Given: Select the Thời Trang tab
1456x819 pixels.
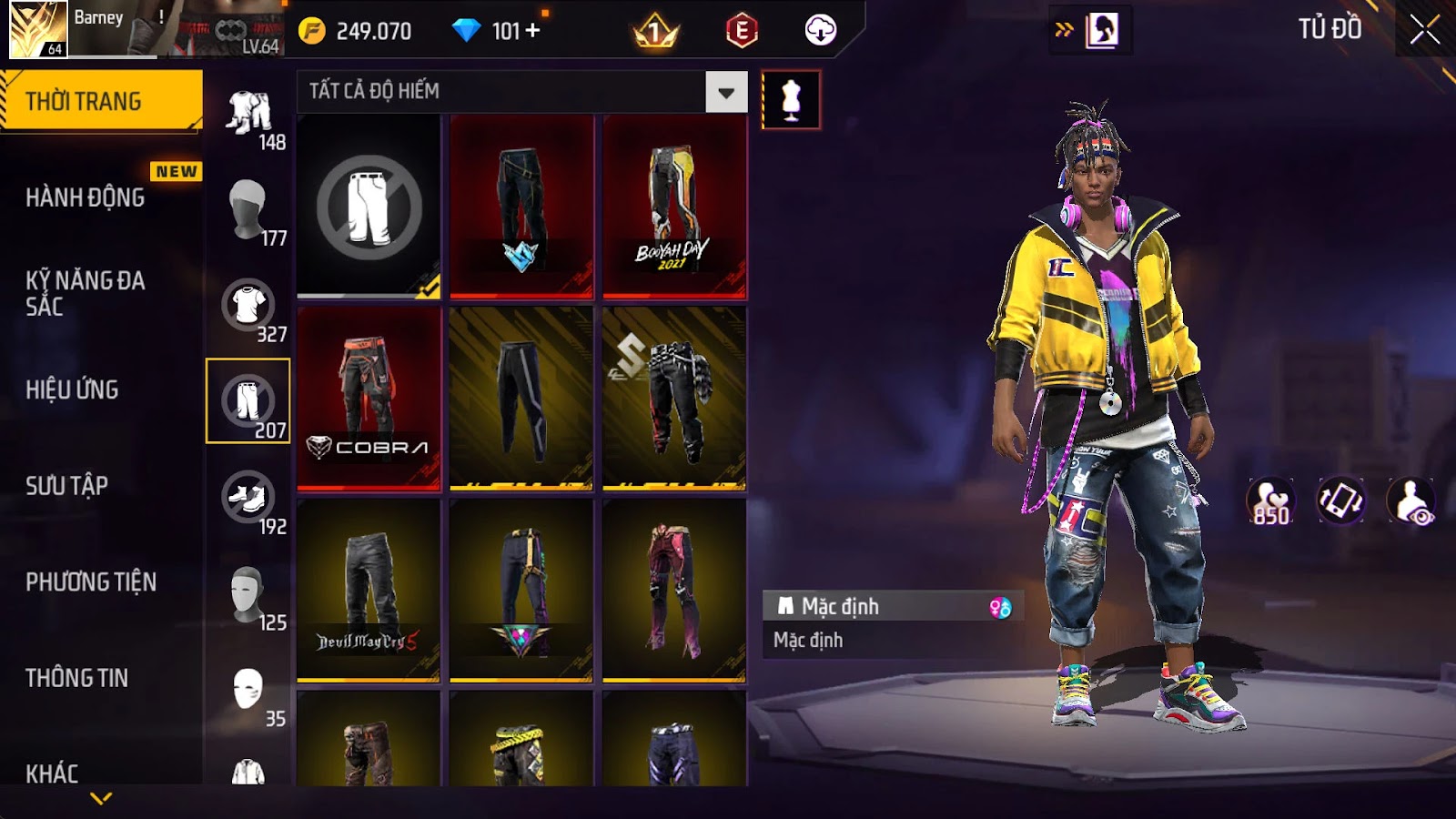Looking at the screenshot, I should point(84,101).
